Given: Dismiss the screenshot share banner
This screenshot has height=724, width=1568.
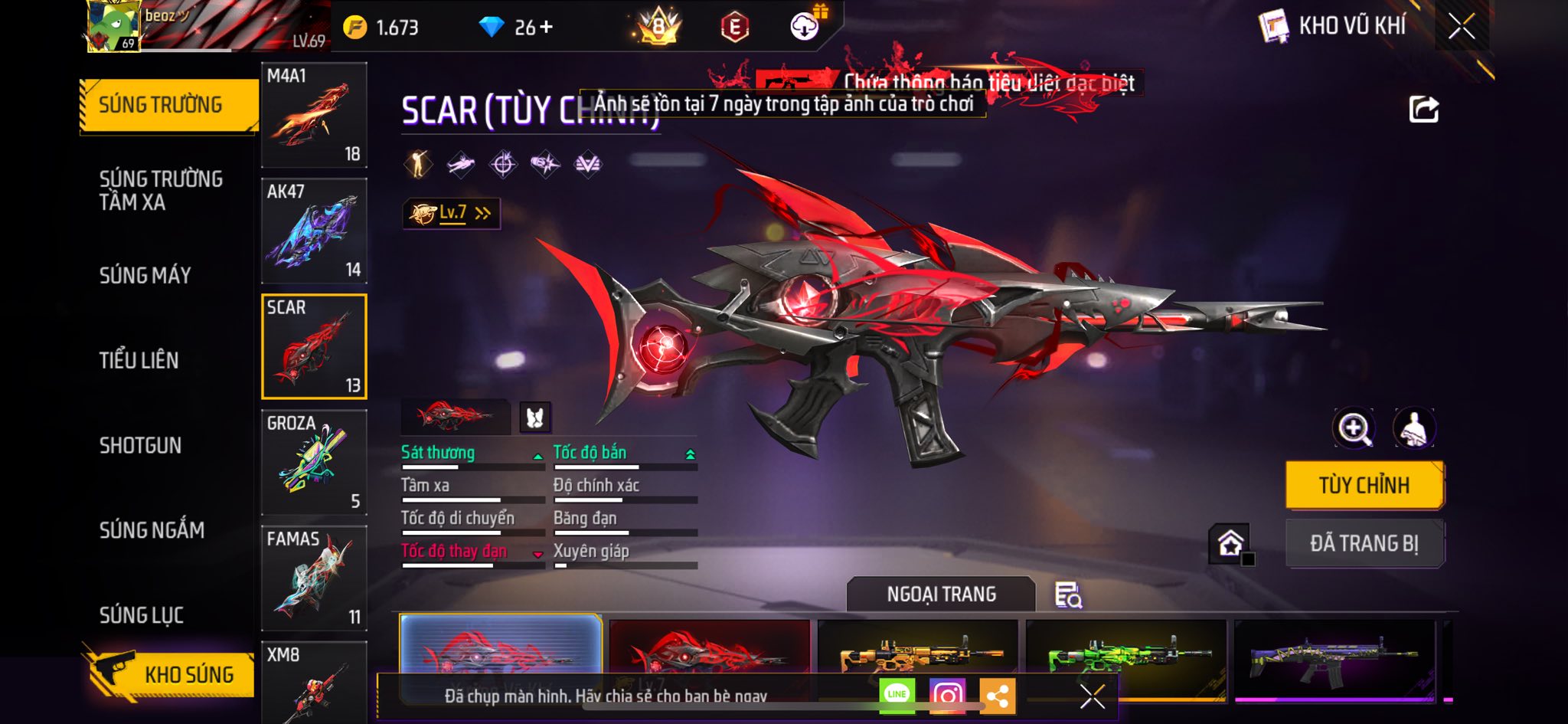Looking at the screenshot, I should [x=1092, y=696].
